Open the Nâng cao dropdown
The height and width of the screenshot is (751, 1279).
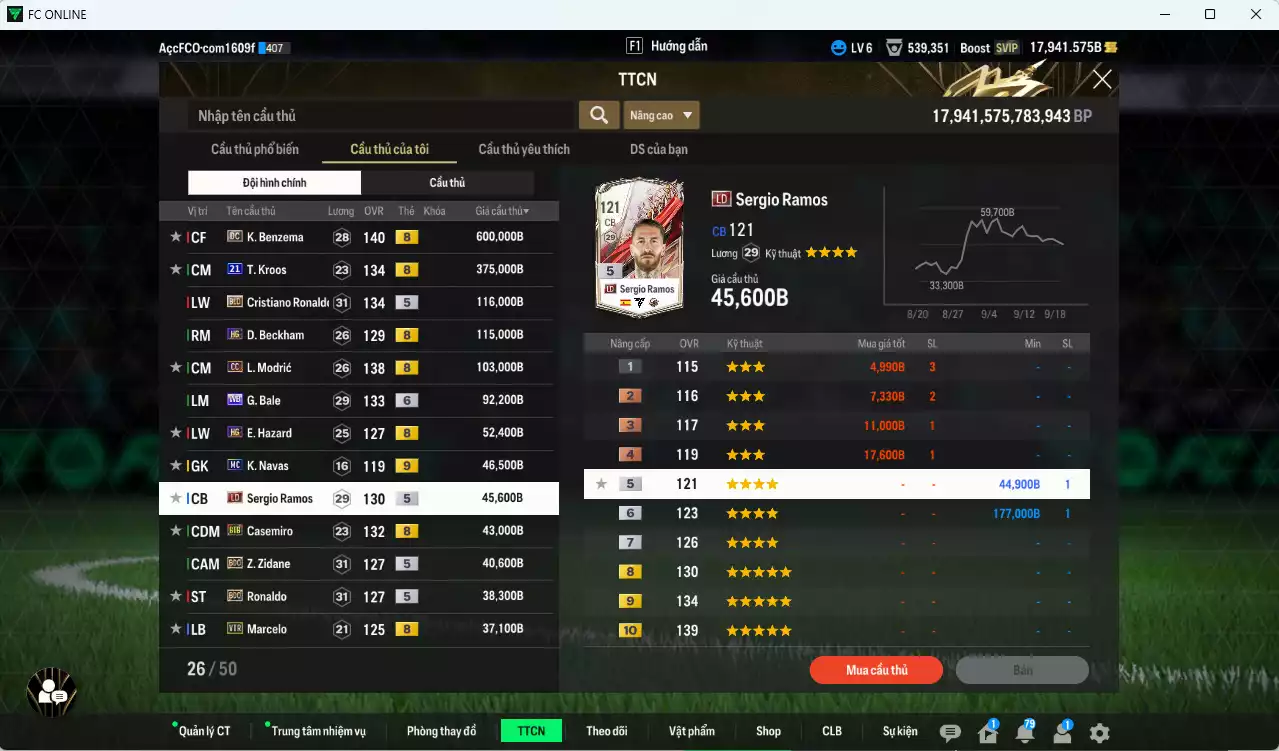pyautogui.click(x=662, y=116)
